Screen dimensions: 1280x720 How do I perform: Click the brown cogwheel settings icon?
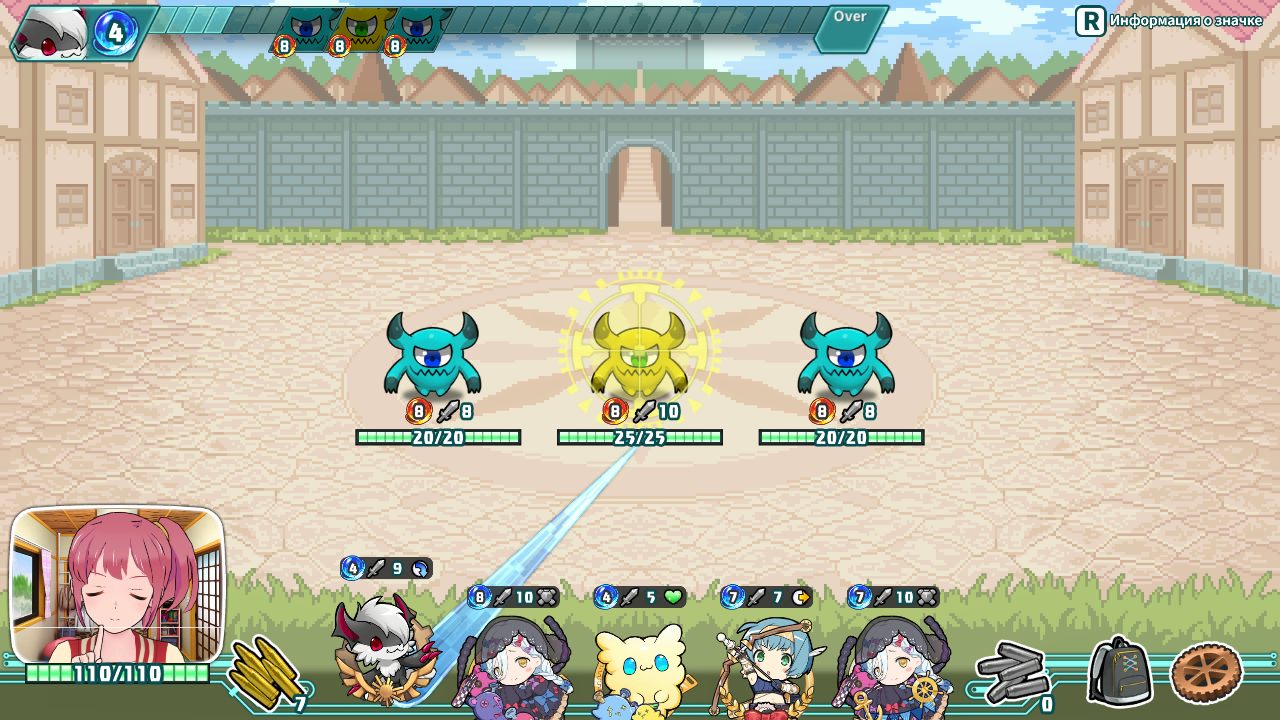1206,673
